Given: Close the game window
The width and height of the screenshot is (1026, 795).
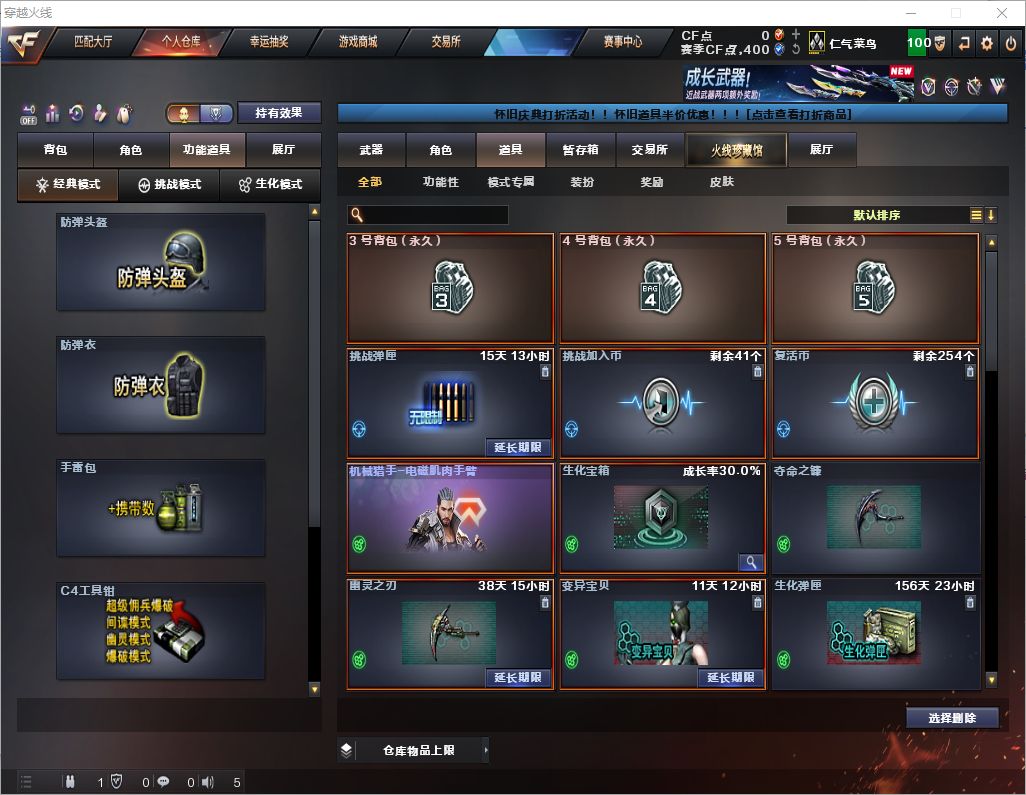Looking at the screenshot, I should tap(1002, 13).
